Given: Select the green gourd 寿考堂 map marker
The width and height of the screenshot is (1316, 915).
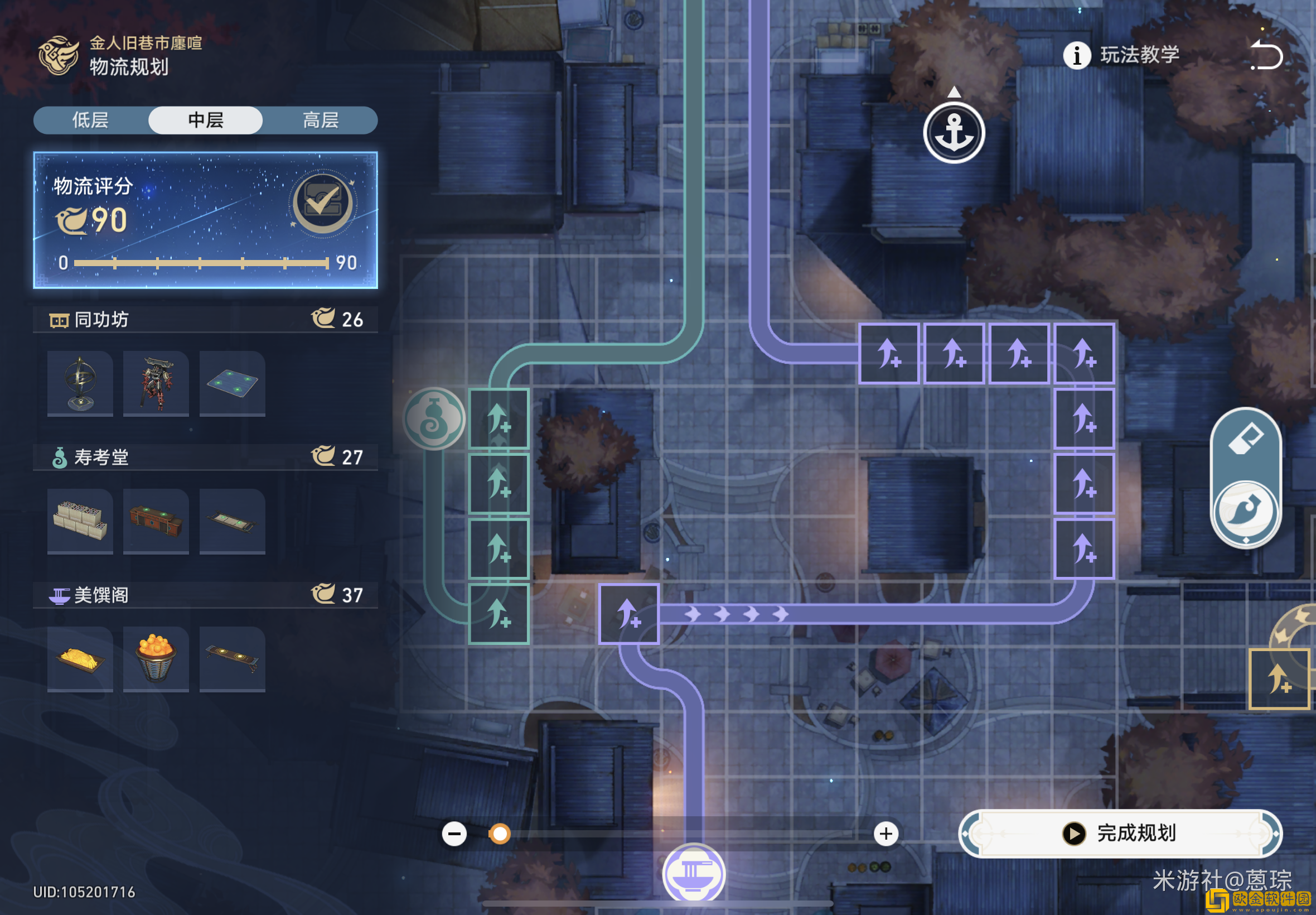Looking at the screenshot, I should [434, 419].
